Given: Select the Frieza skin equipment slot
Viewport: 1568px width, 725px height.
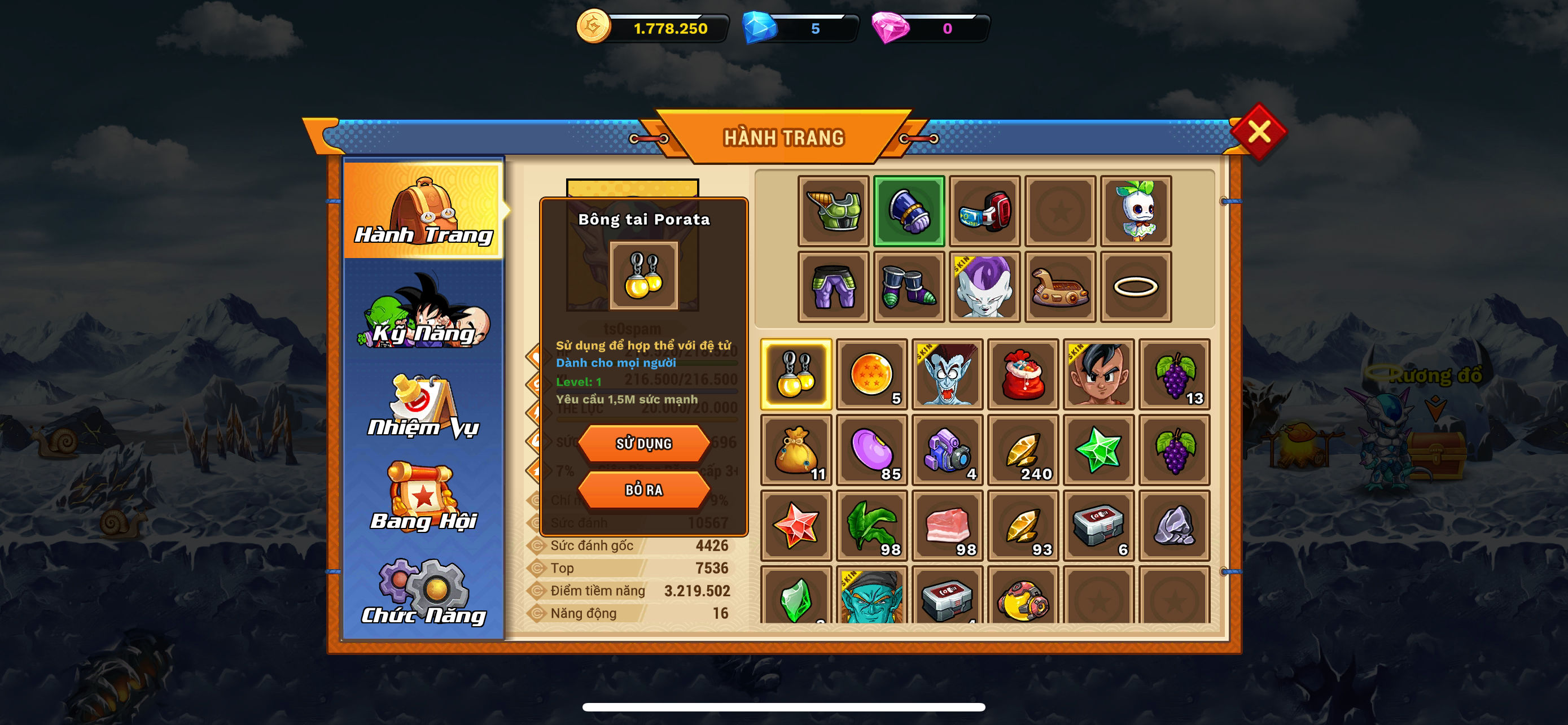Looking at the screenshot, I should (984, 287).
